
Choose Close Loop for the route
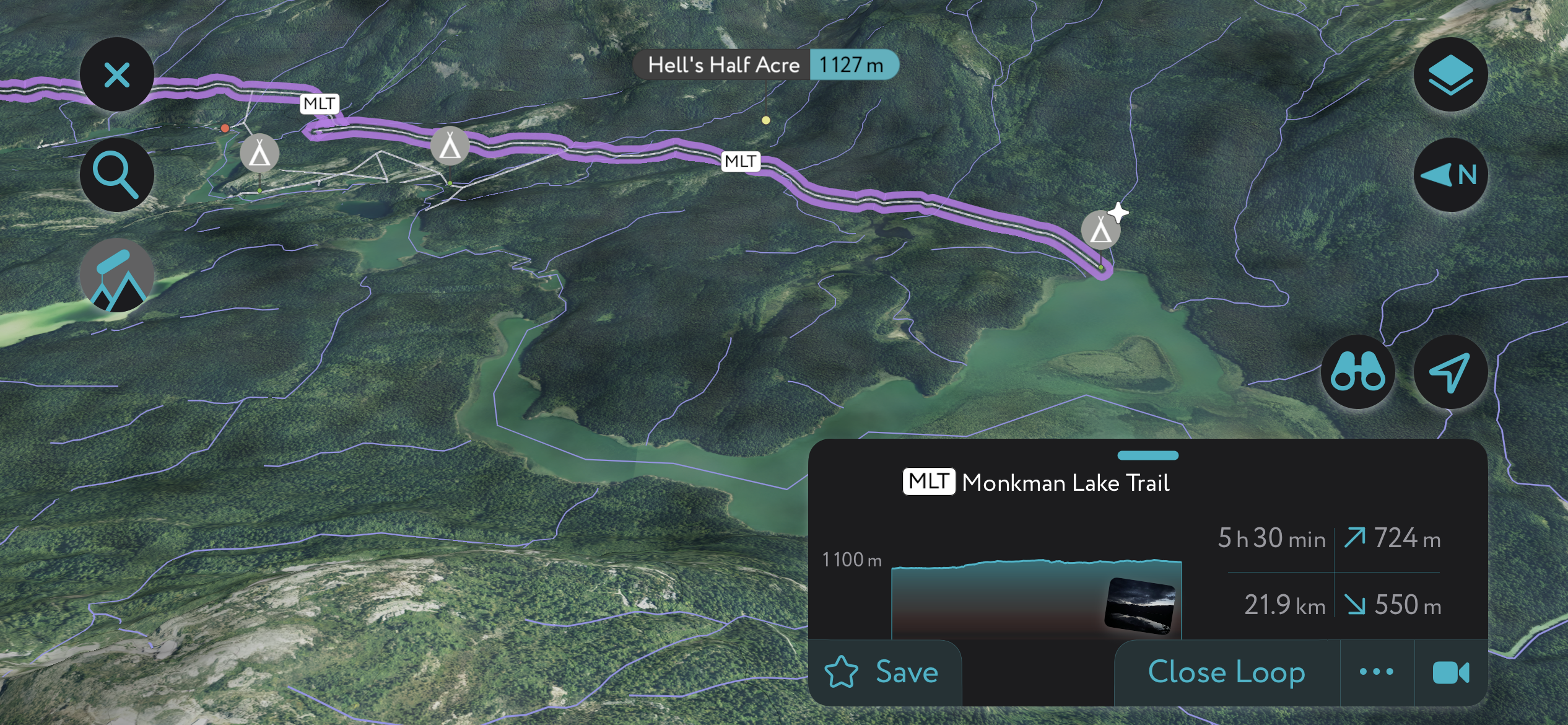(1226, 672)
